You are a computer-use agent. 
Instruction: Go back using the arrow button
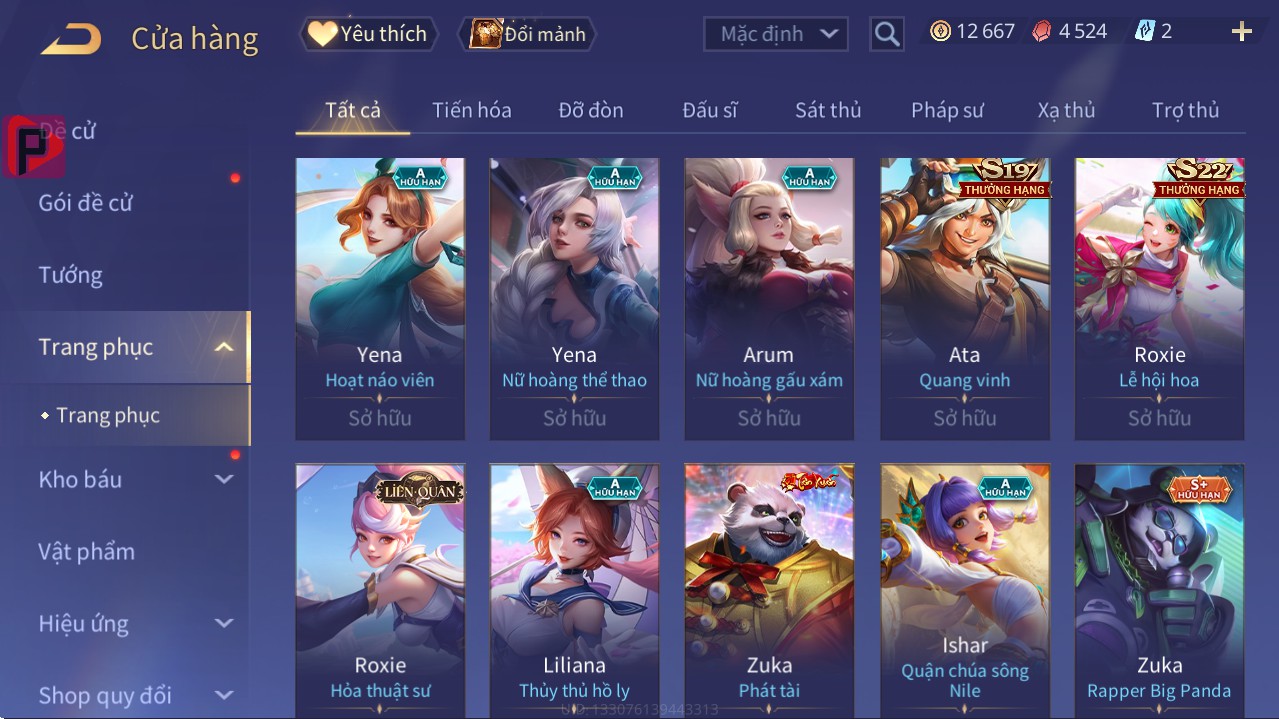(71, 39)
